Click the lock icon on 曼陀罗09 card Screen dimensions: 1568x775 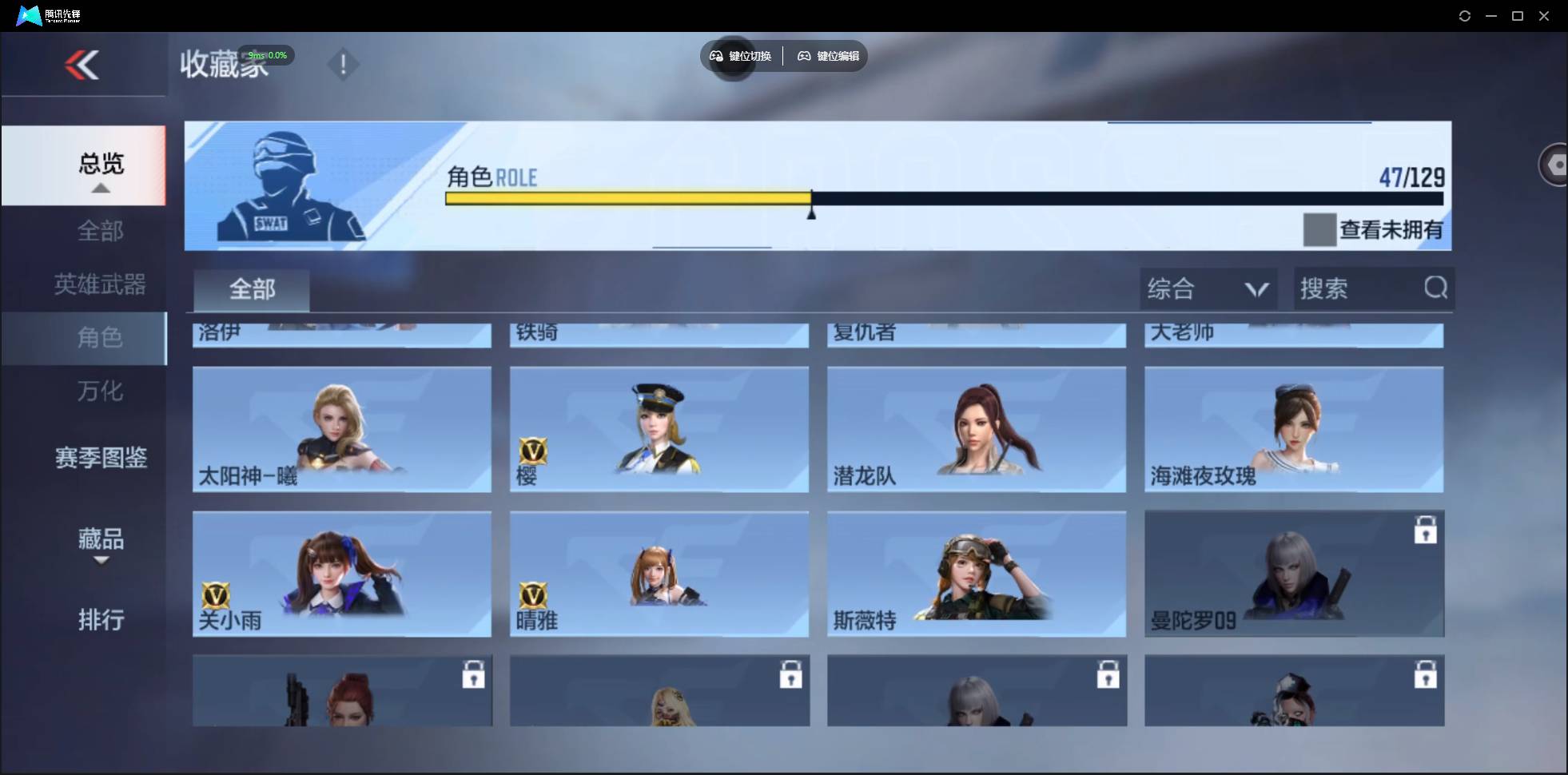coord(1427,528)
